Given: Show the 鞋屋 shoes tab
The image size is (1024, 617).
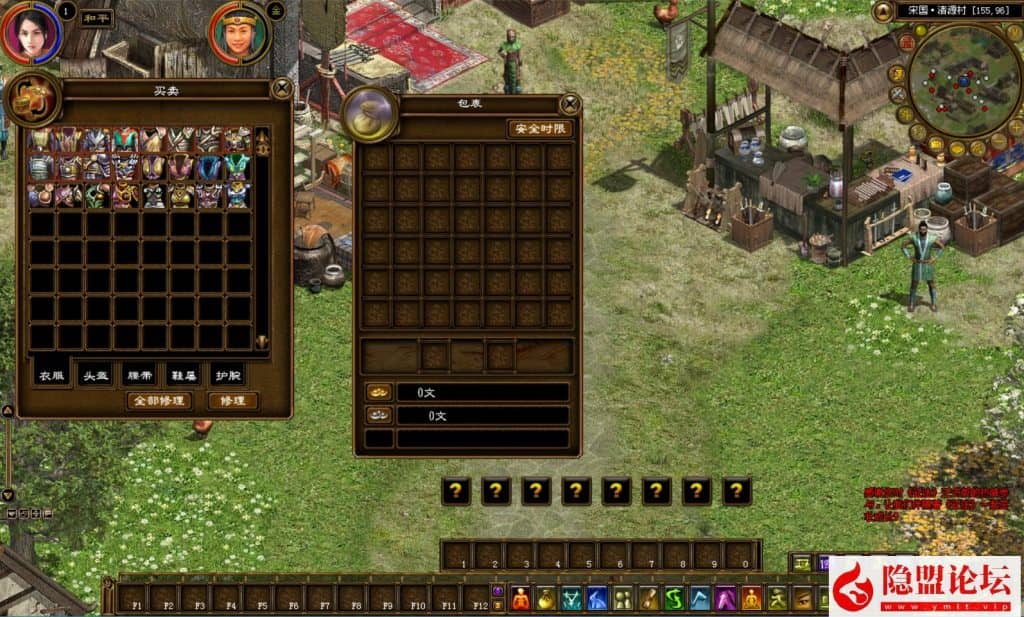Looking at the screenshot, I should coord(183,375).
